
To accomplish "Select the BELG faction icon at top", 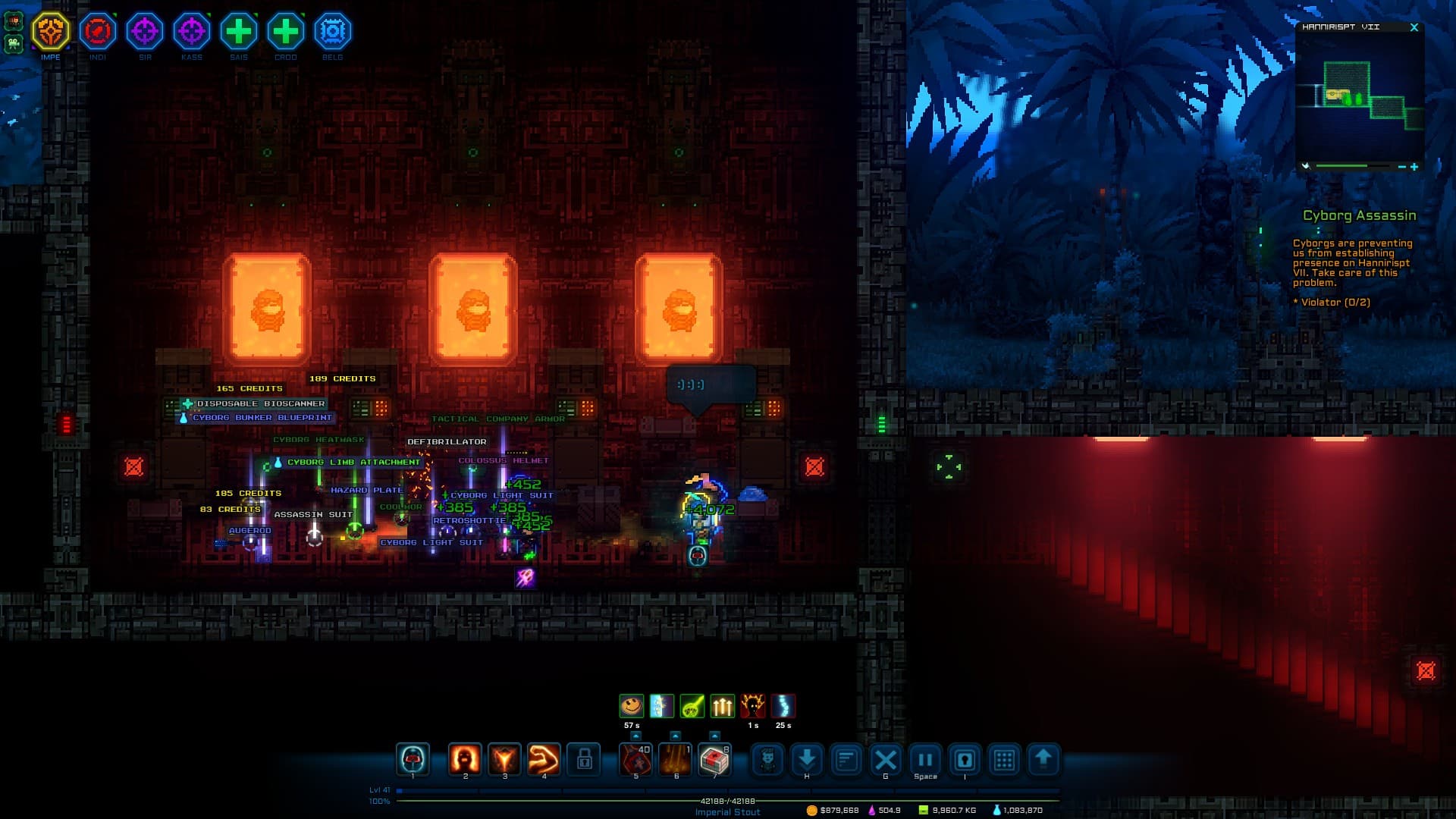I will click(332, 32).
